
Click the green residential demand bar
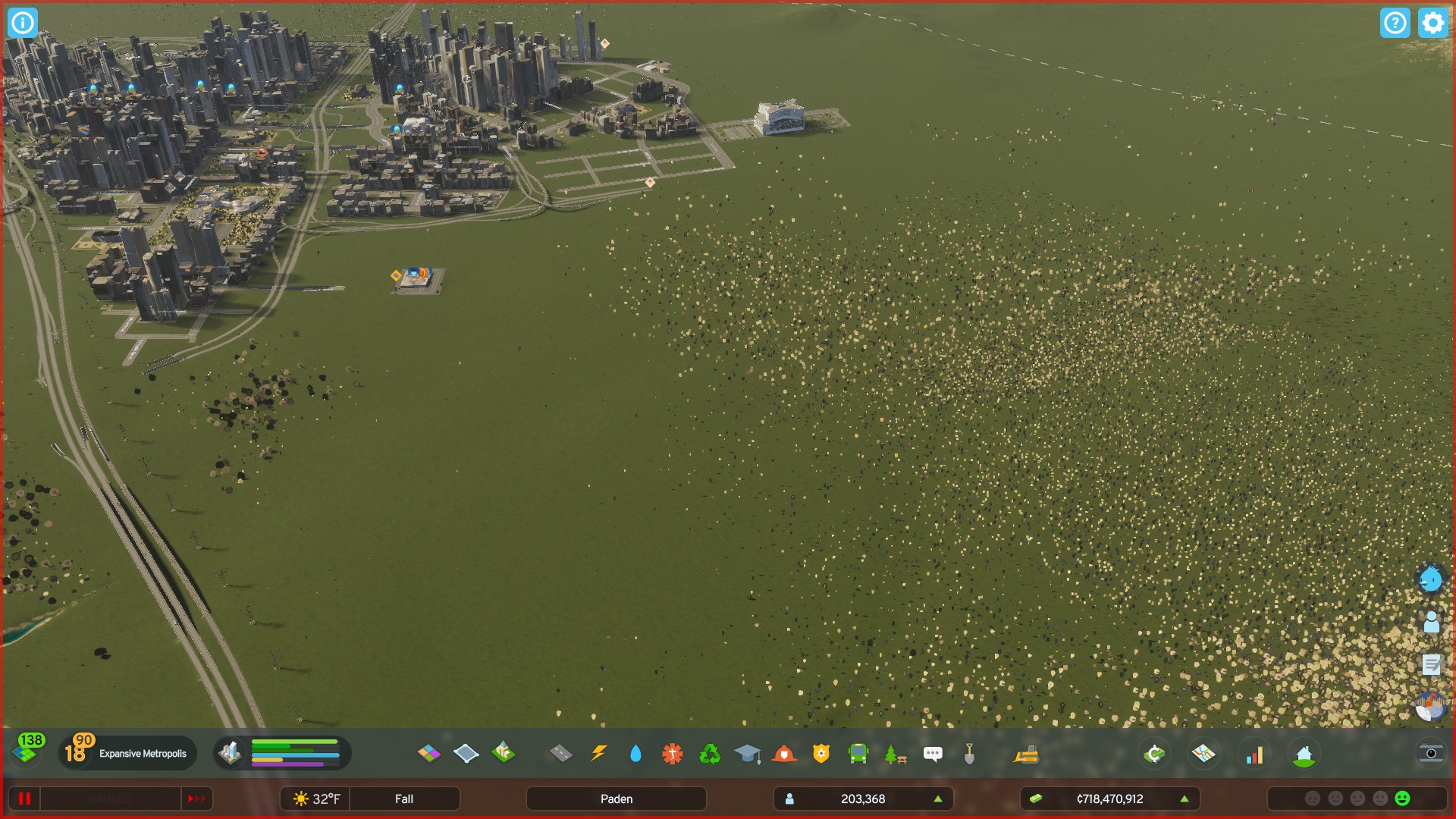click(296, 742)
